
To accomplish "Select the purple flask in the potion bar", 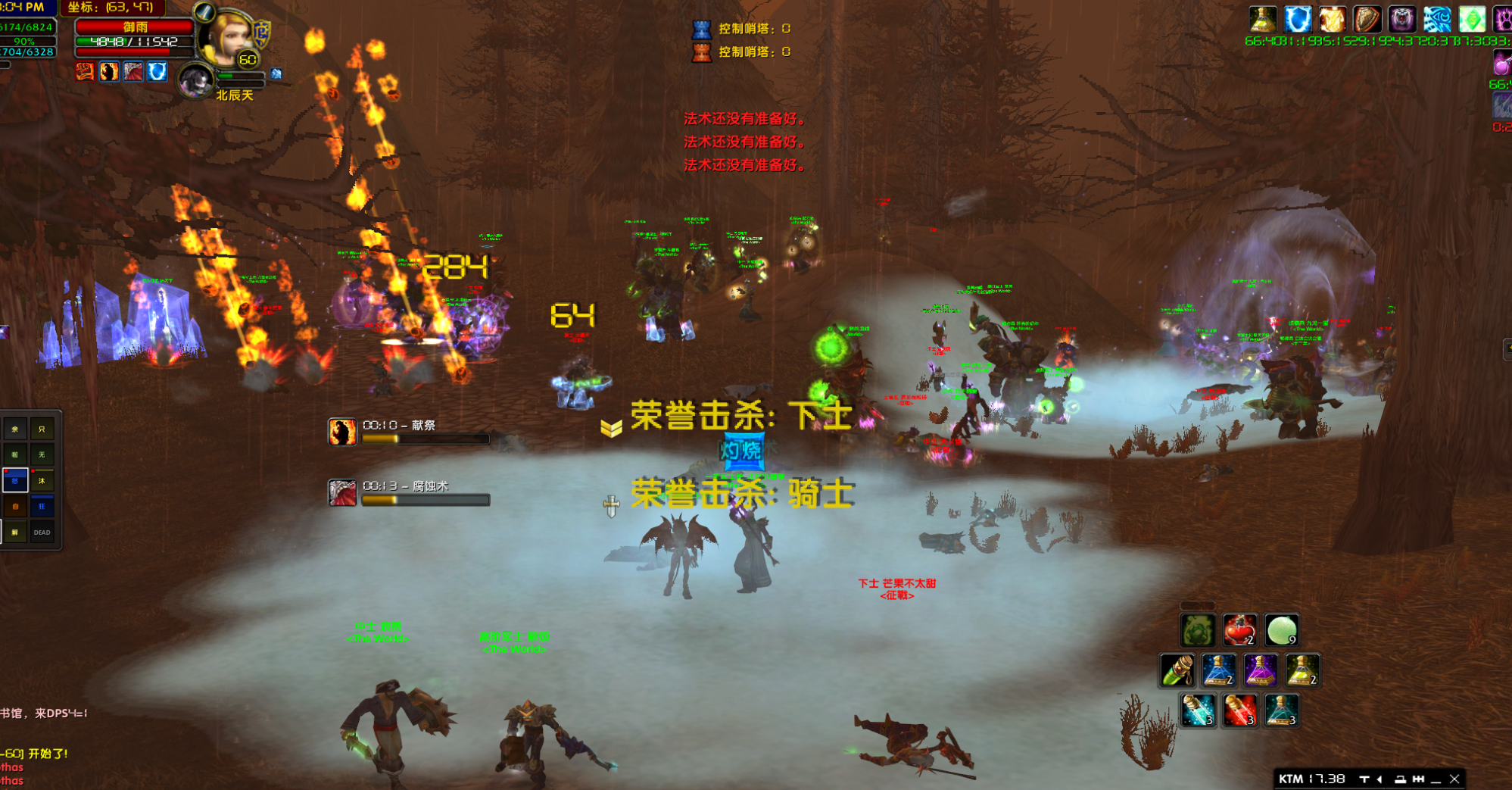I will coord(1261,670).
